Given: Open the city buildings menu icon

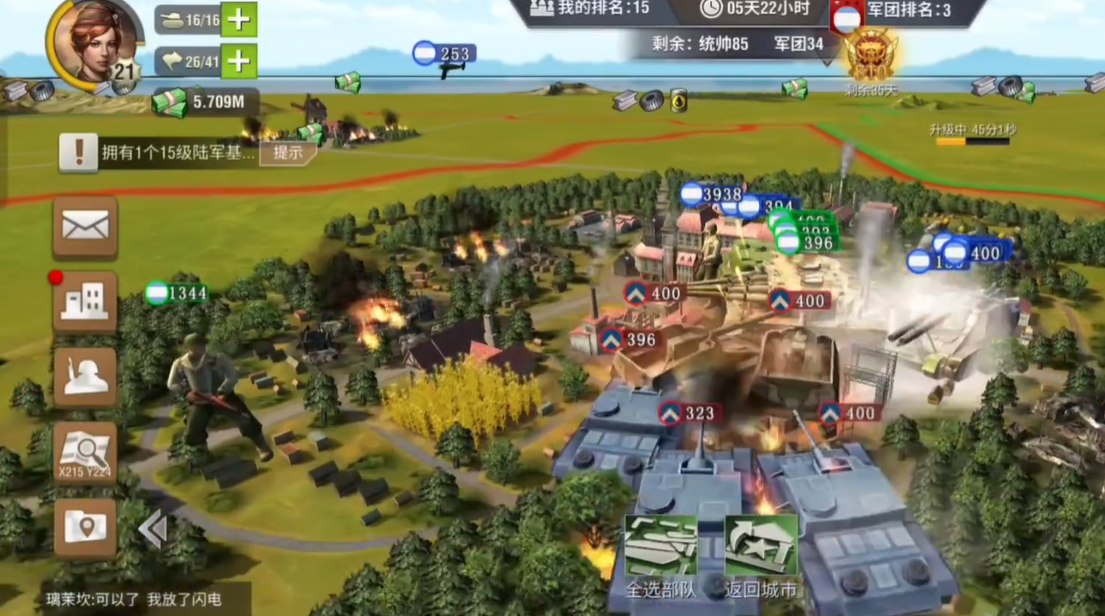Looking at the screenshot, I should [x=85, y=301].
